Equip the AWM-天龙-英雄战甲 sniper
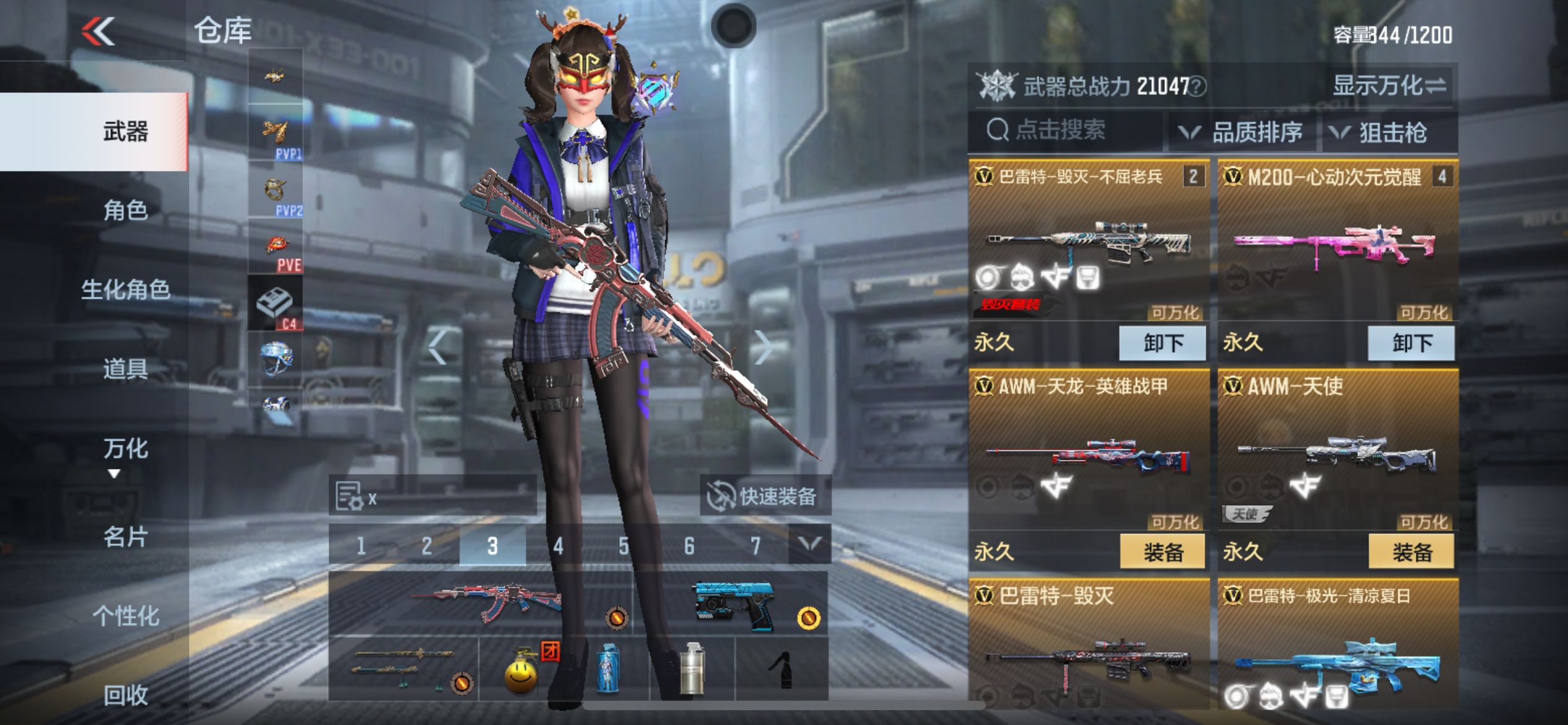The image size is (1568, 725). (x=1162, y=552)
